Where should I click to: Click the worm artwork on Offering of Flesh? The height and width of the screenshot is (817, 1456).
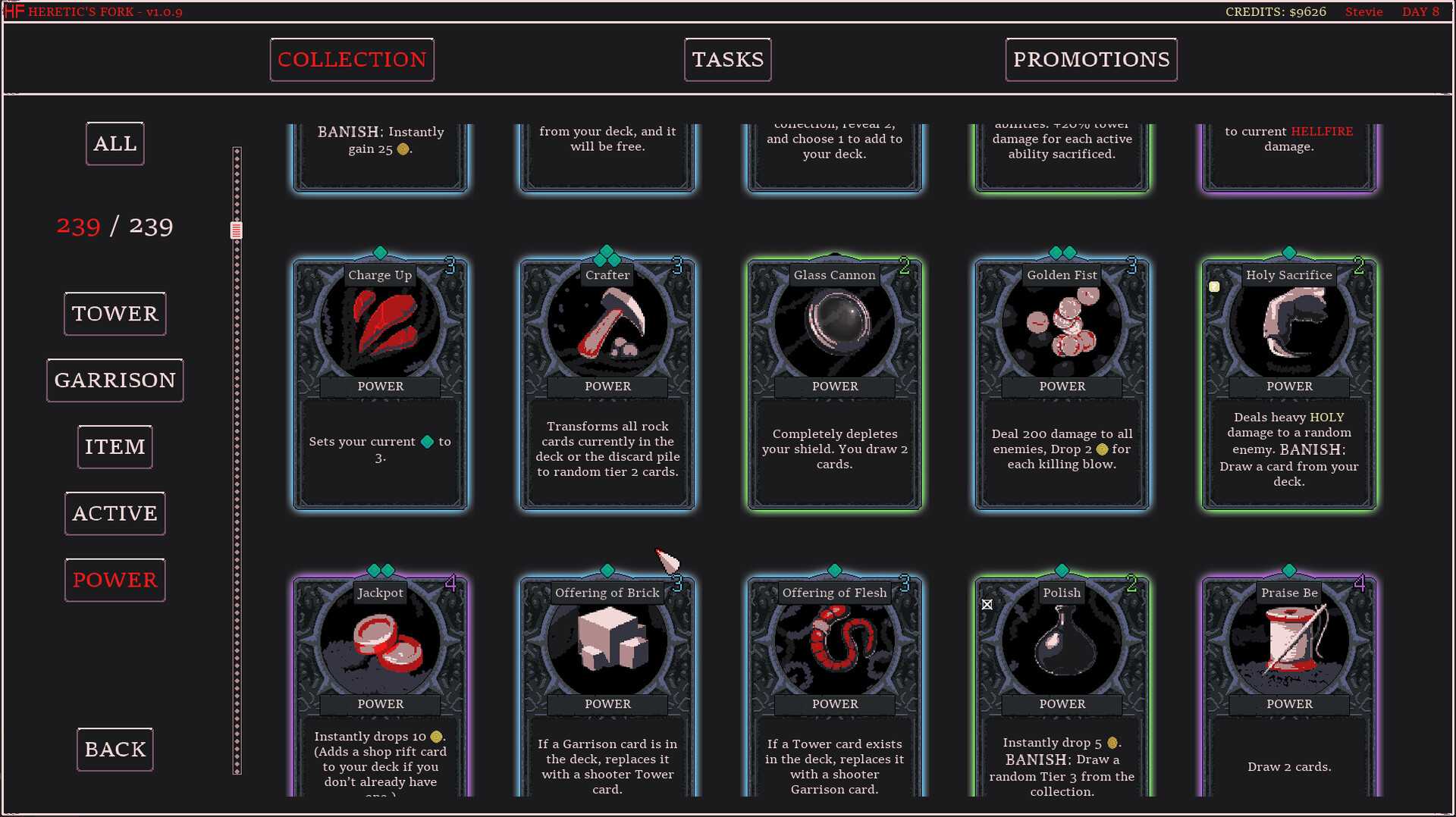coord(834,642)
